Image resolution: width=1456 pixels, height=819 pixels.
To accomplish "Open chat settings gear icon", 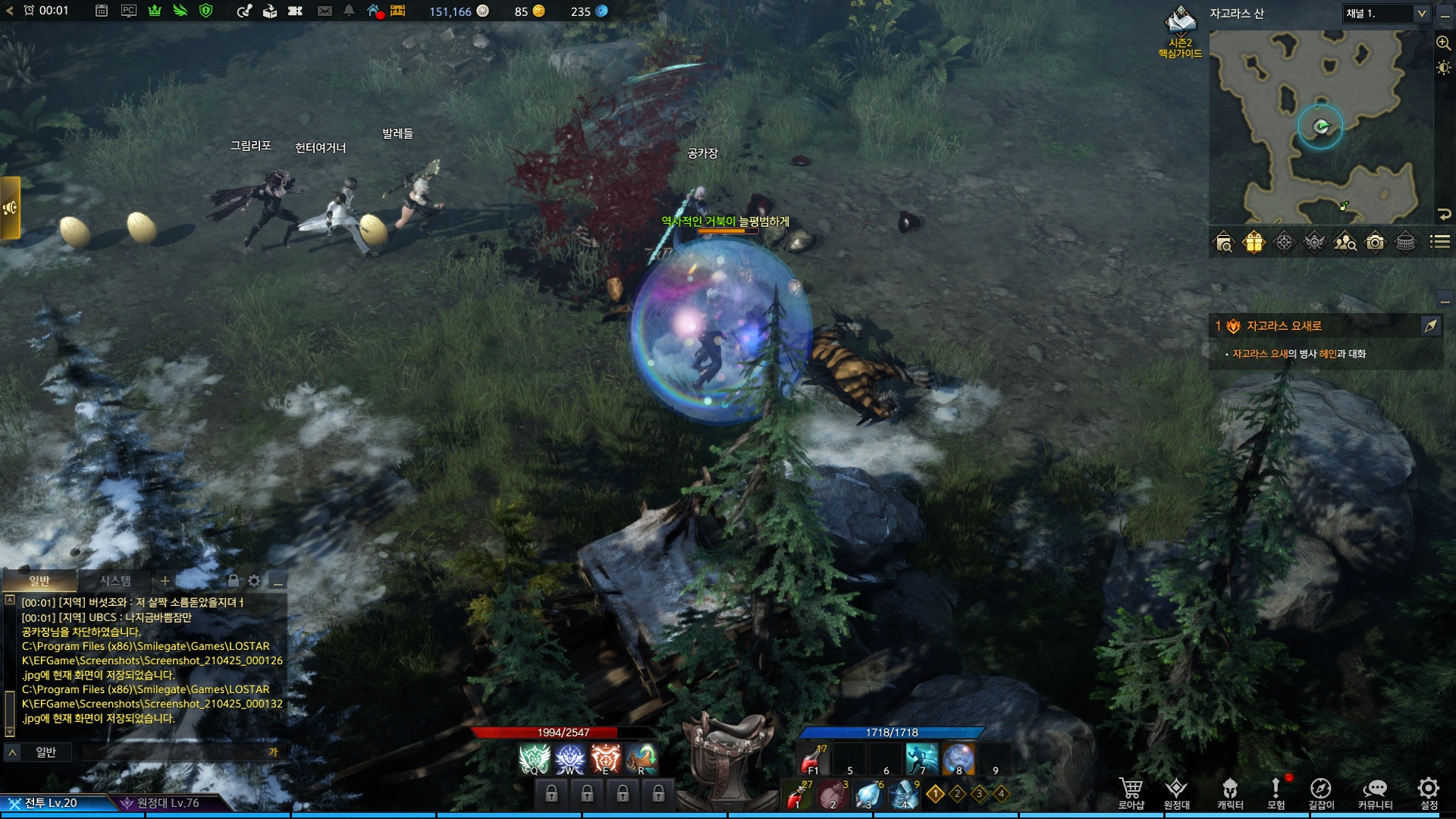I will tap(254, 581).
